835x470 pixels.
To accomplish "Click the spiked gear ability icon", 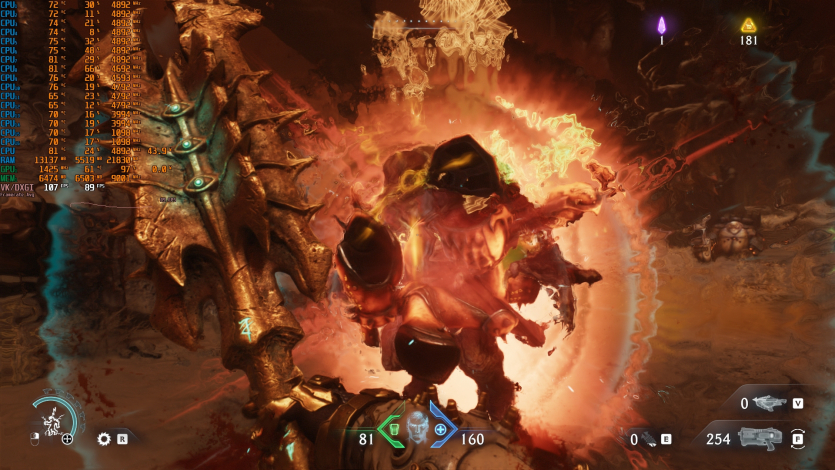I will 104,438.
